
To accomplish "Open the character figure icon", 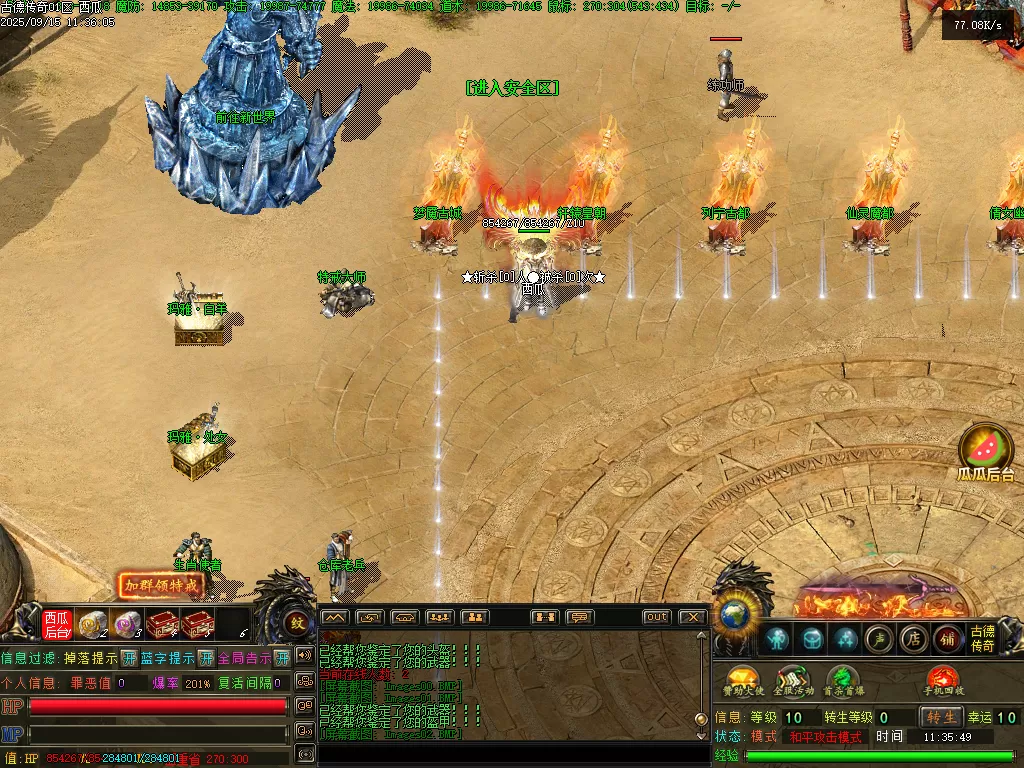I will pyautogui.click(x=777, y=638).
